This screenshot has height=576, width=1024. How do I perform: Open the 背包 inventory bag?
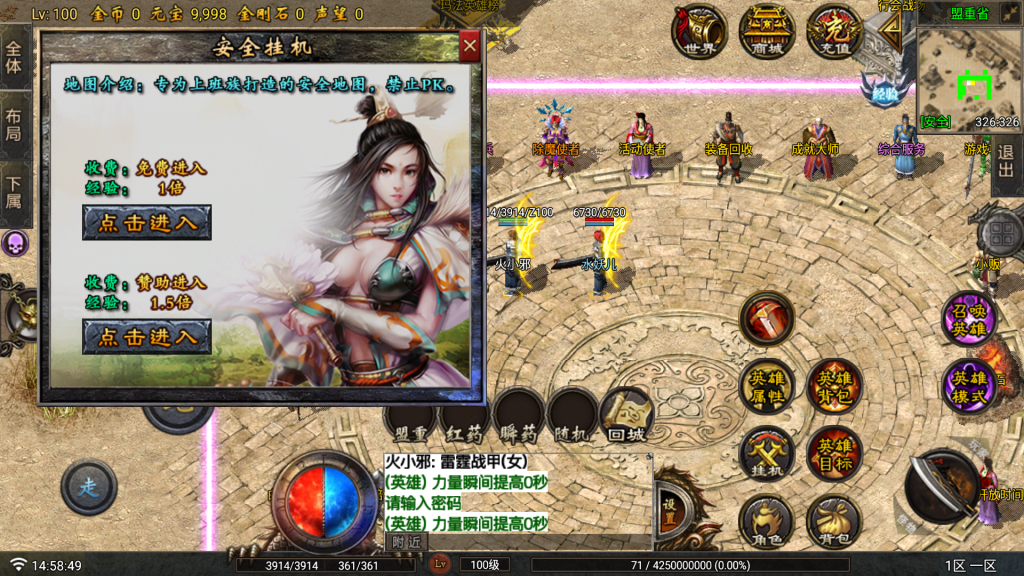coord(834,520)
